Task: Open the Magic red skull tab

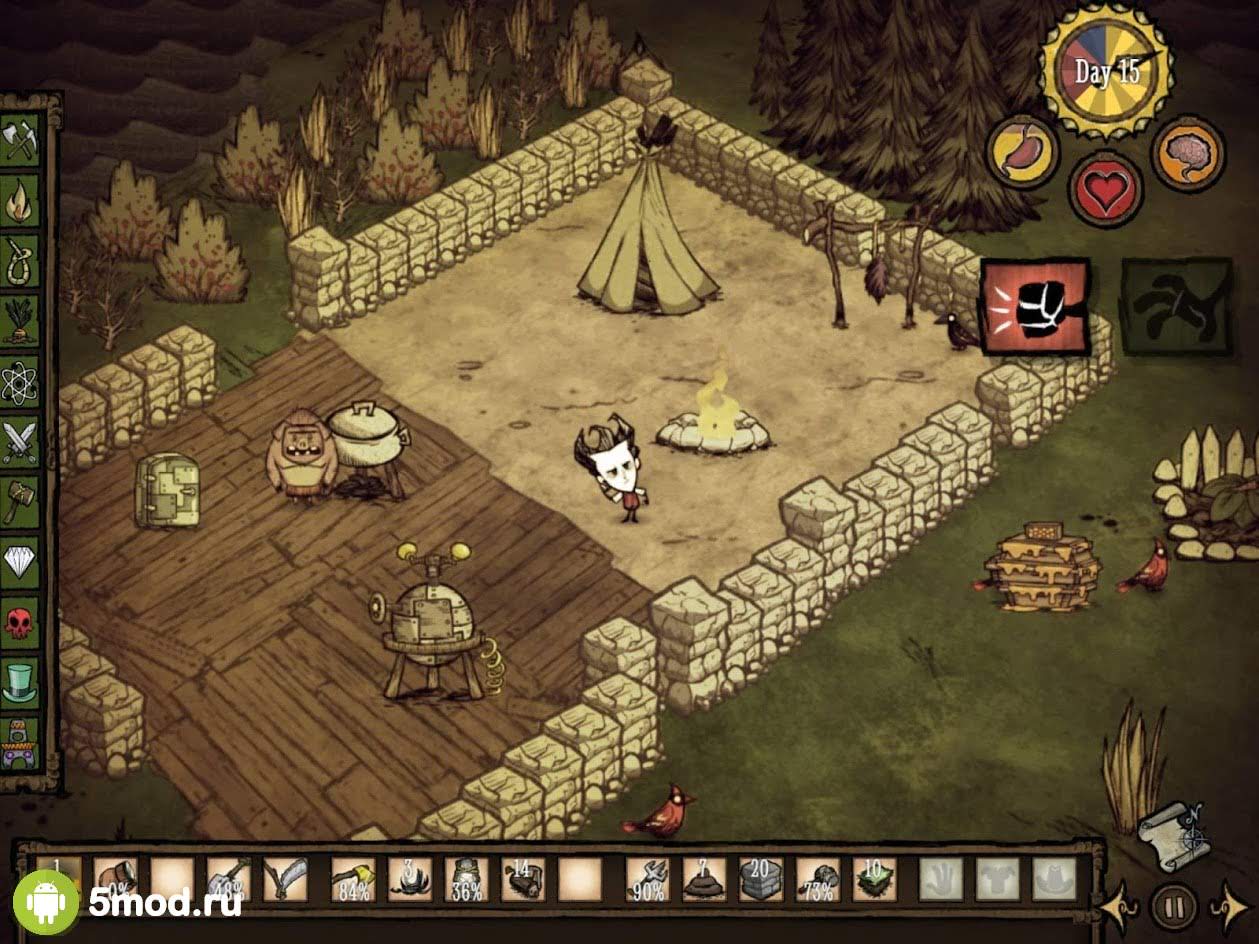Action: pyautogui.click(x=20, y=622)
